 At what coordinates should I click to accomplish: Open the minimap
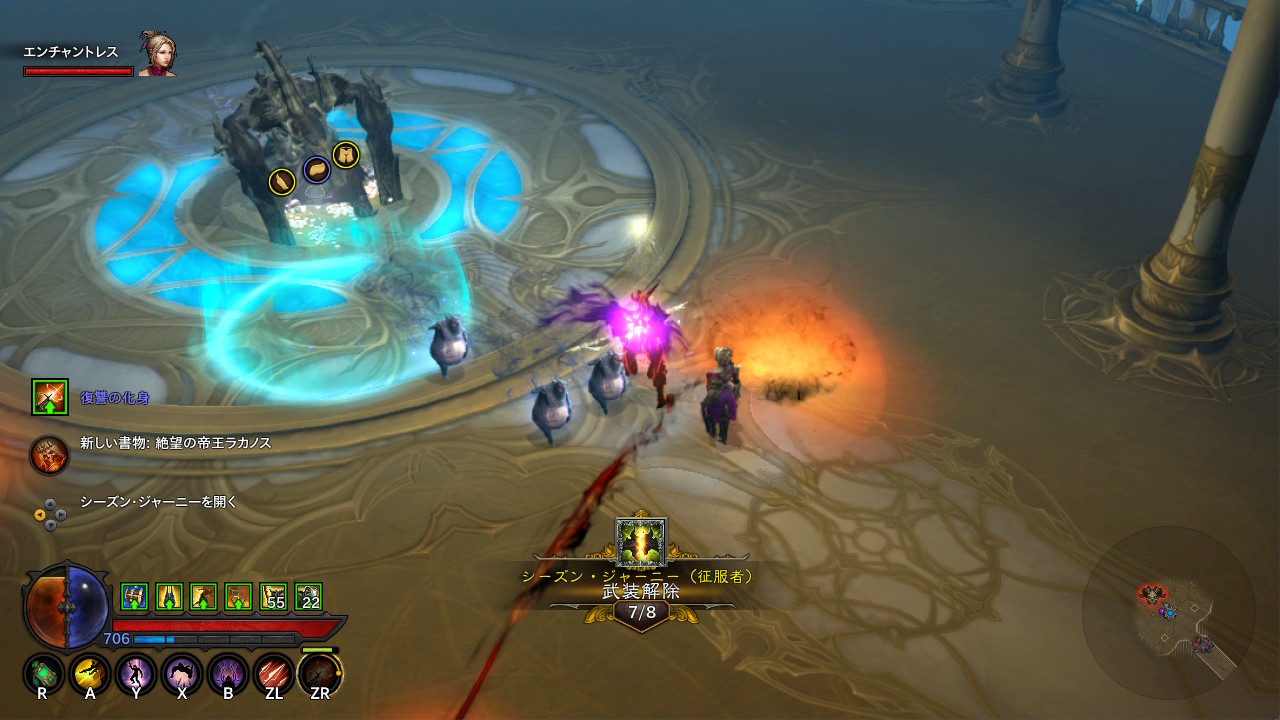pos(1168,611)
